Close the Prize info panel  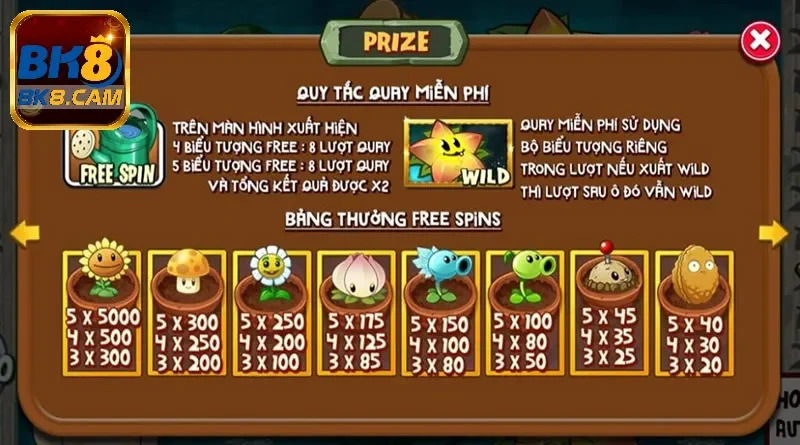click(760, 41)
